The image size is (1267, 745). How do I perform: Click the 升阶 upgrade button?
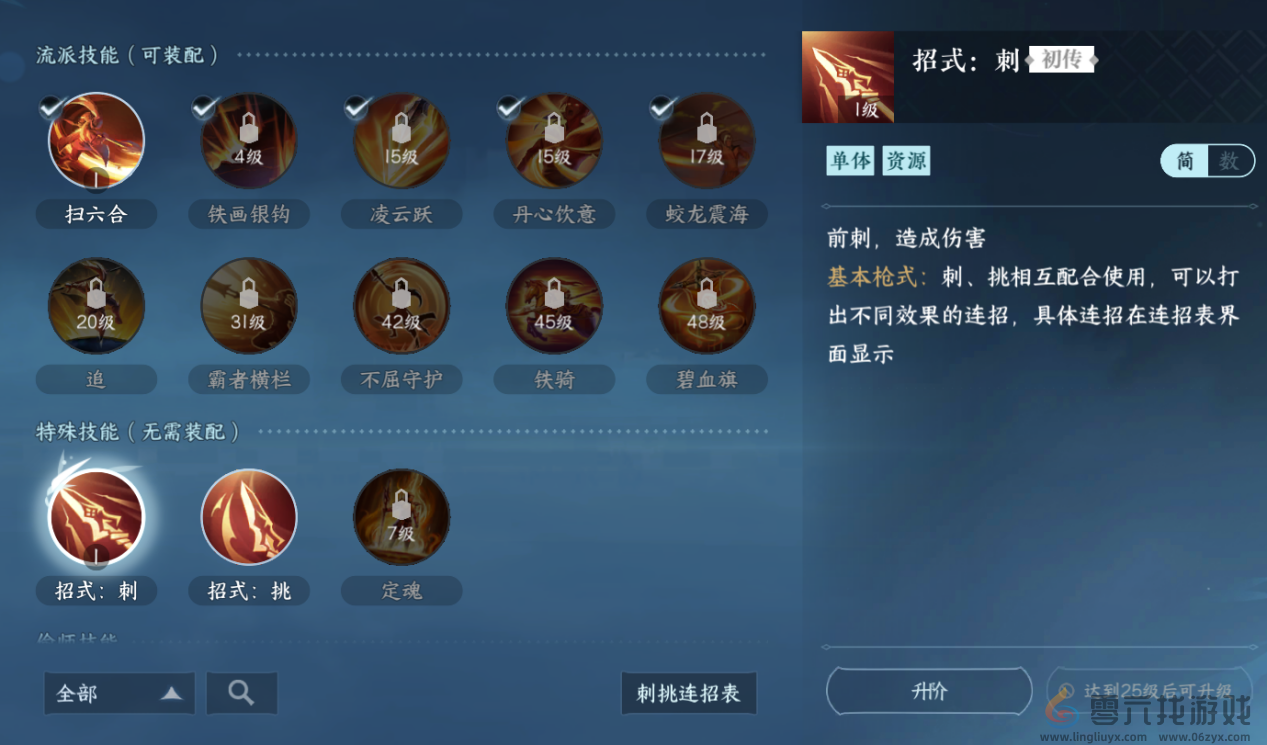[929, 691]
